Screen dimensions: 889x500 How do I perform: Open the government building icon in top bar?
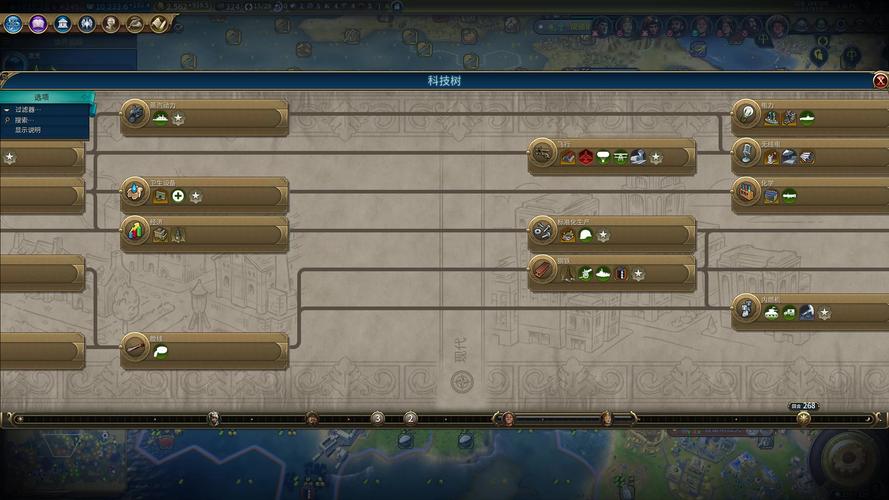(x=62, y=23)
